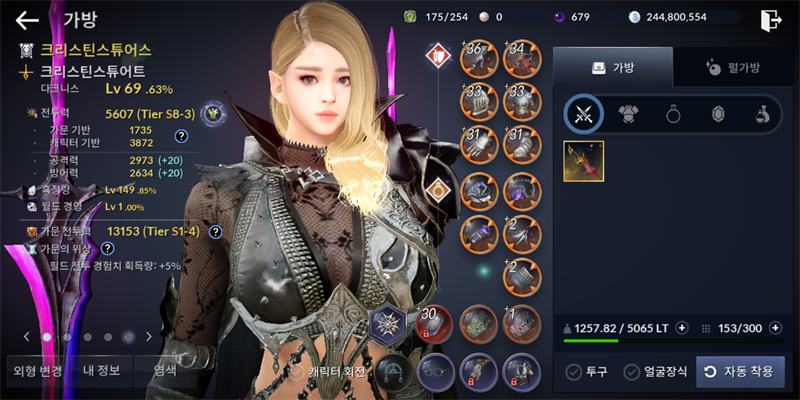Switch to the 가방 tab
The image size is (800, 400).
click(612, 67)
